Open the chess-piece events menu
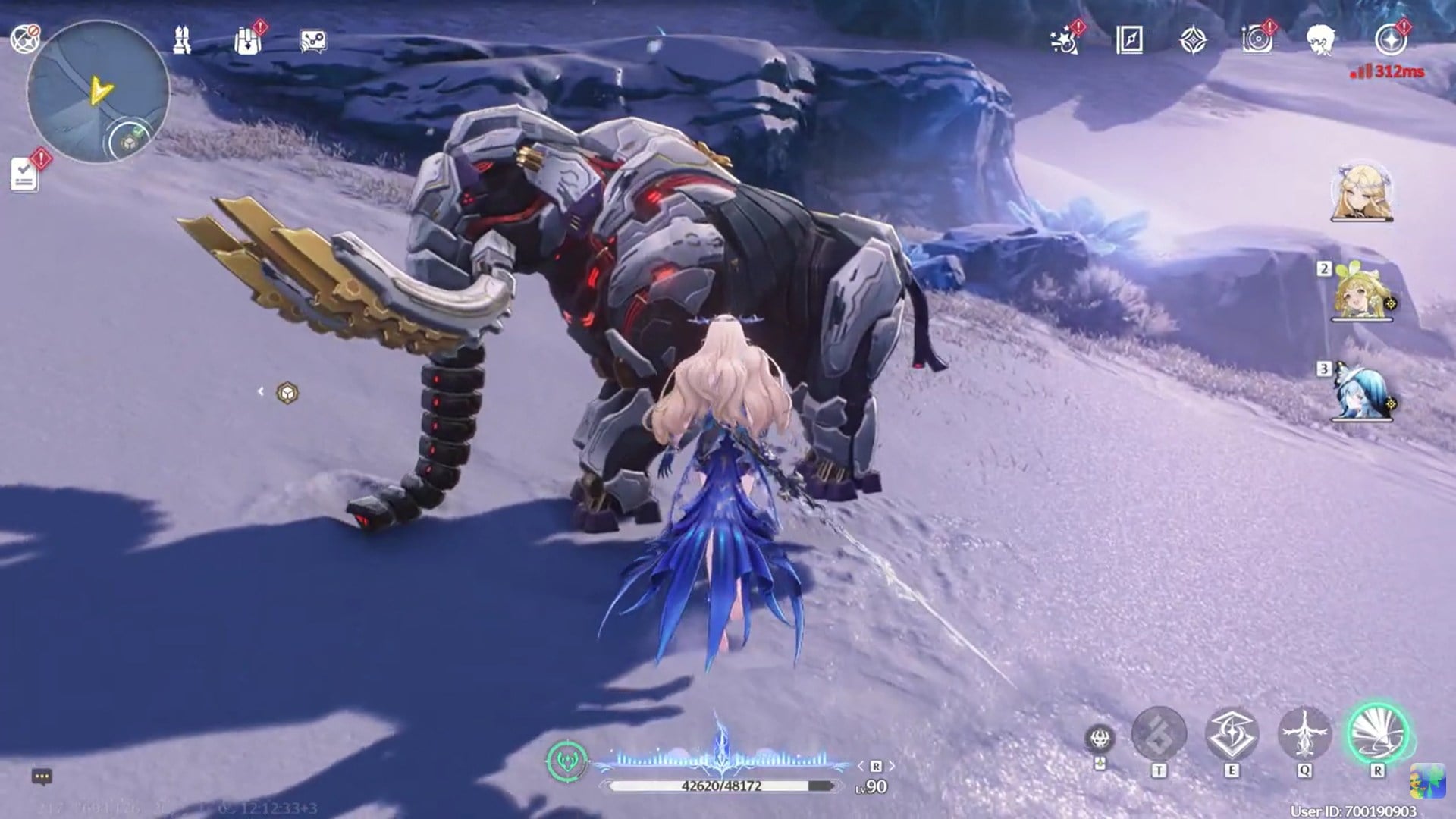1456x819 pixels. 180,40
